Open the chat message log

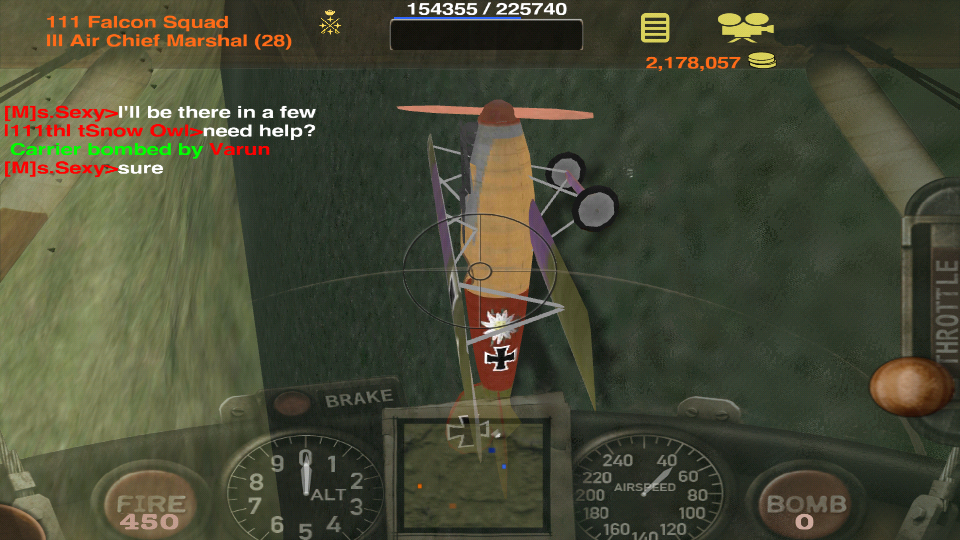pos(160,140)
